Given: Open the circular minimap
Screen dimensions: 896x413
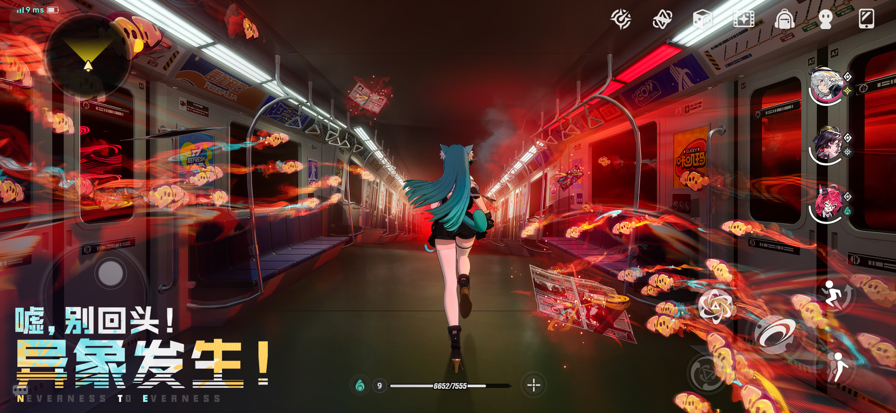Looking at the screenshot, I should pyautogui.click(x=88, y=55).
